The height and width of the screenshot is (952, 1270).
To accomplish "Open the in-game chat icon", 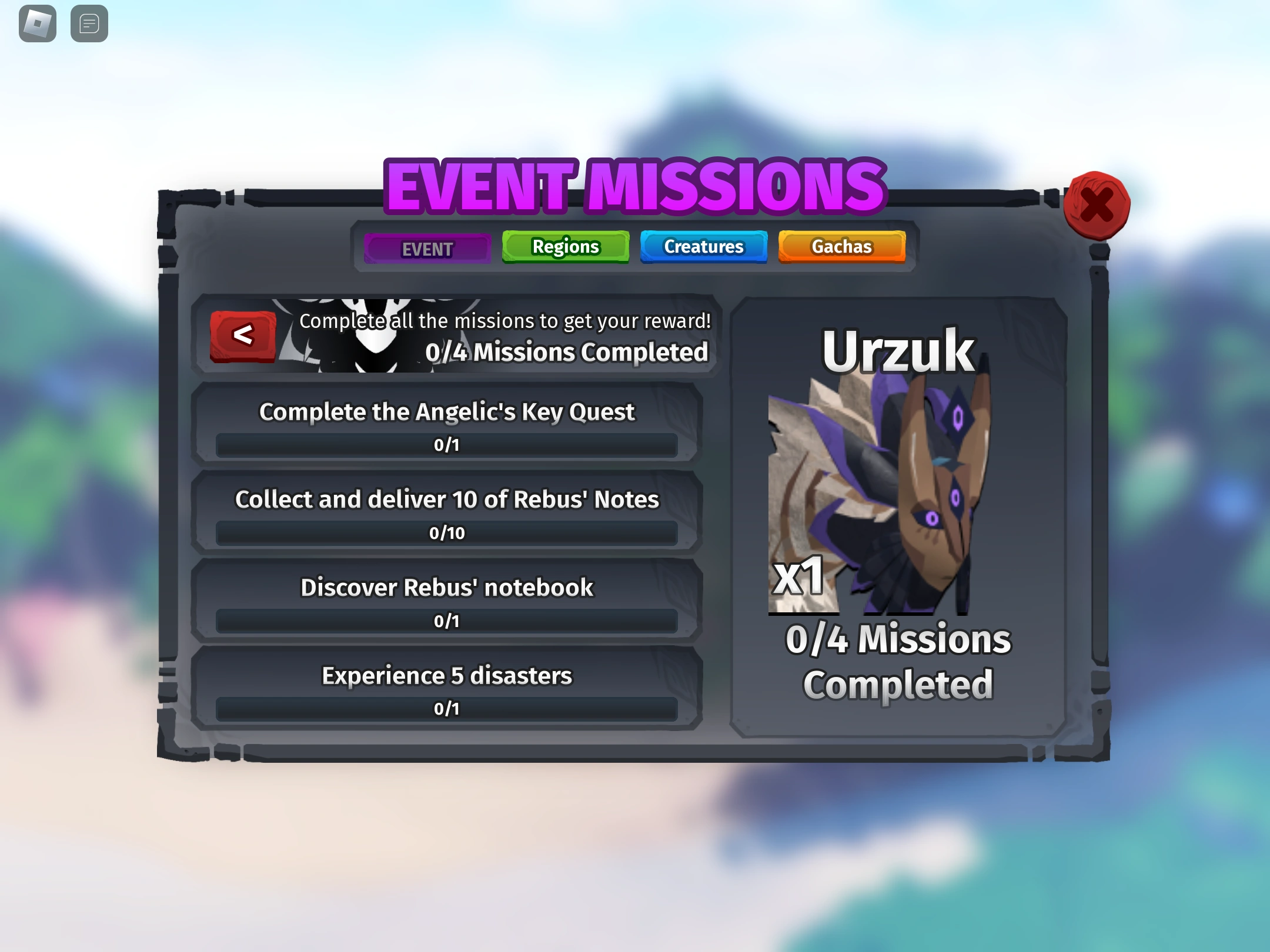I will tap(89, 24).
